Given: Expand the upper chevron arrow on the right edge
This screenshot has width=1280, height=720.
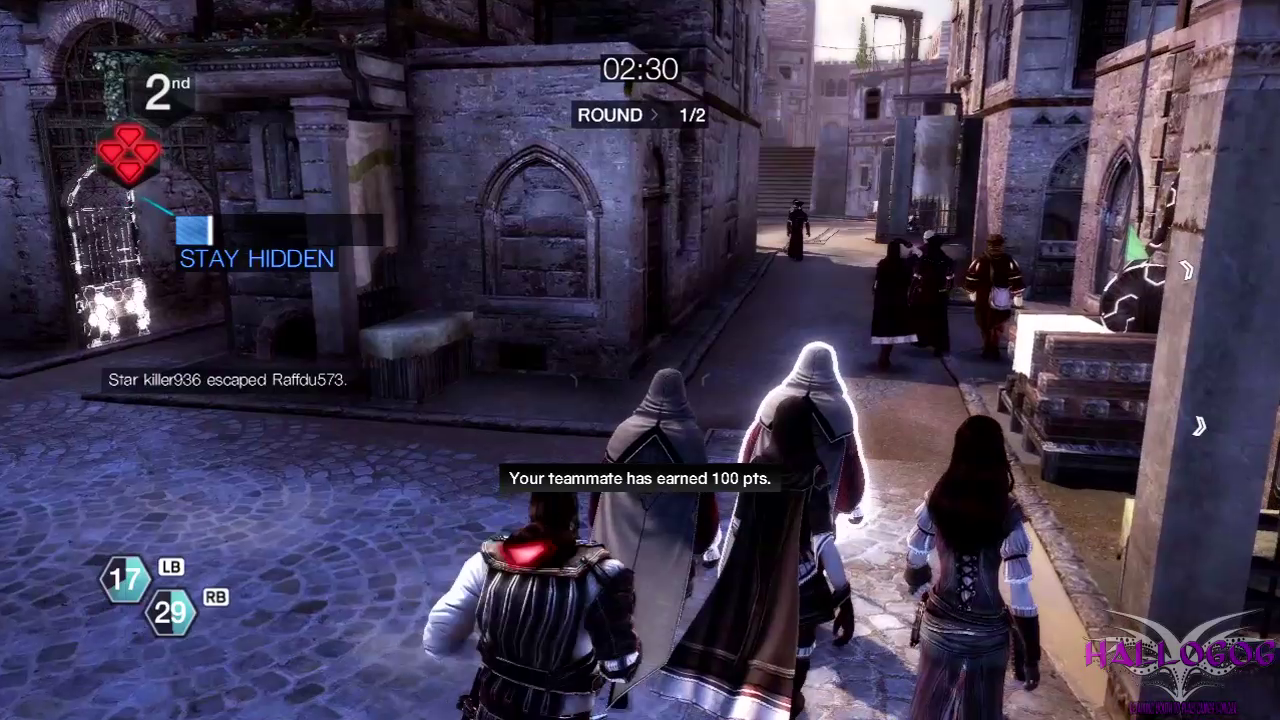Looking at the screenshot, I should tap(1188, 268).
